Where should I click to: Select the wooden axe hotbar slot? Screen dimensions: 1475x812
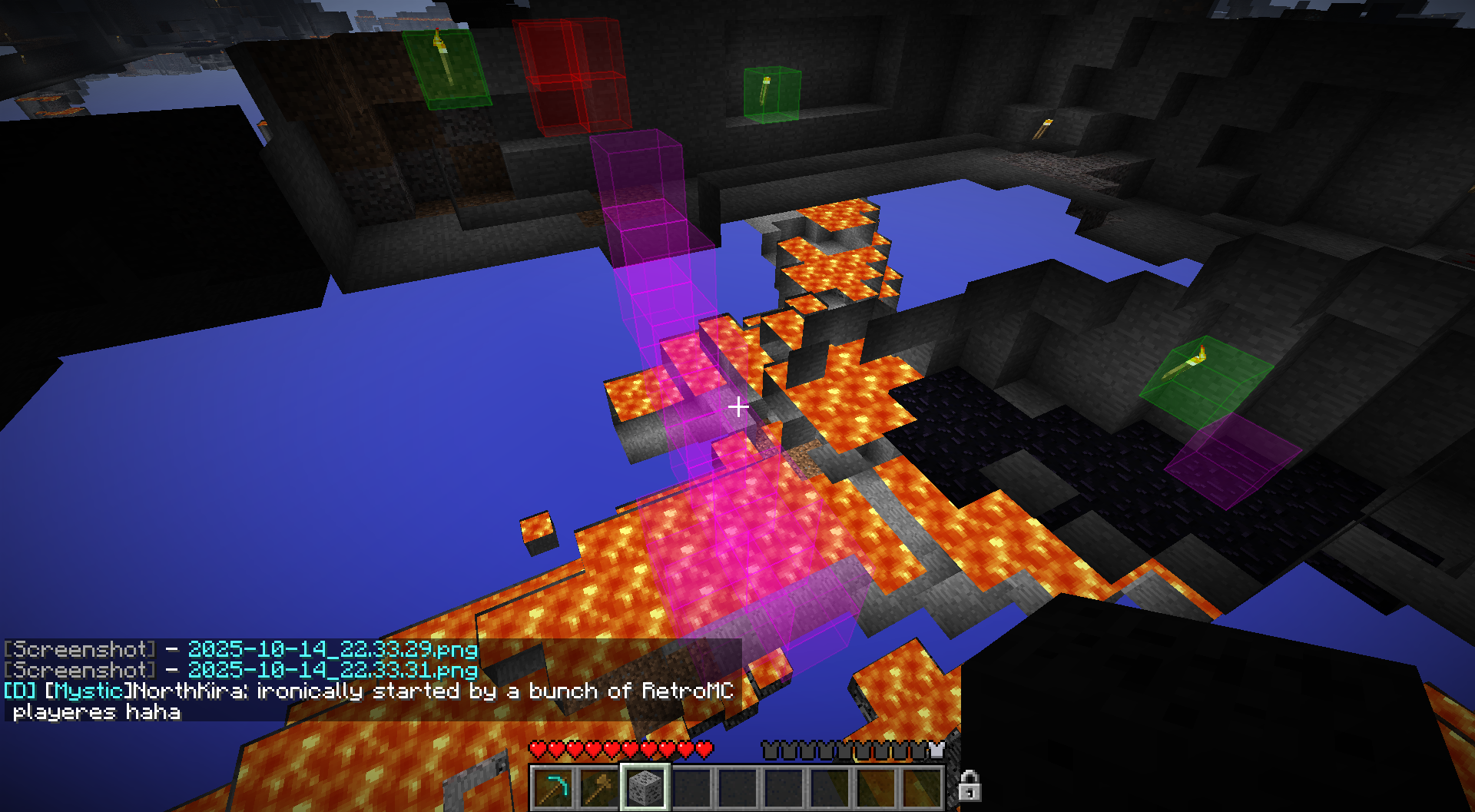coord(598,787)
